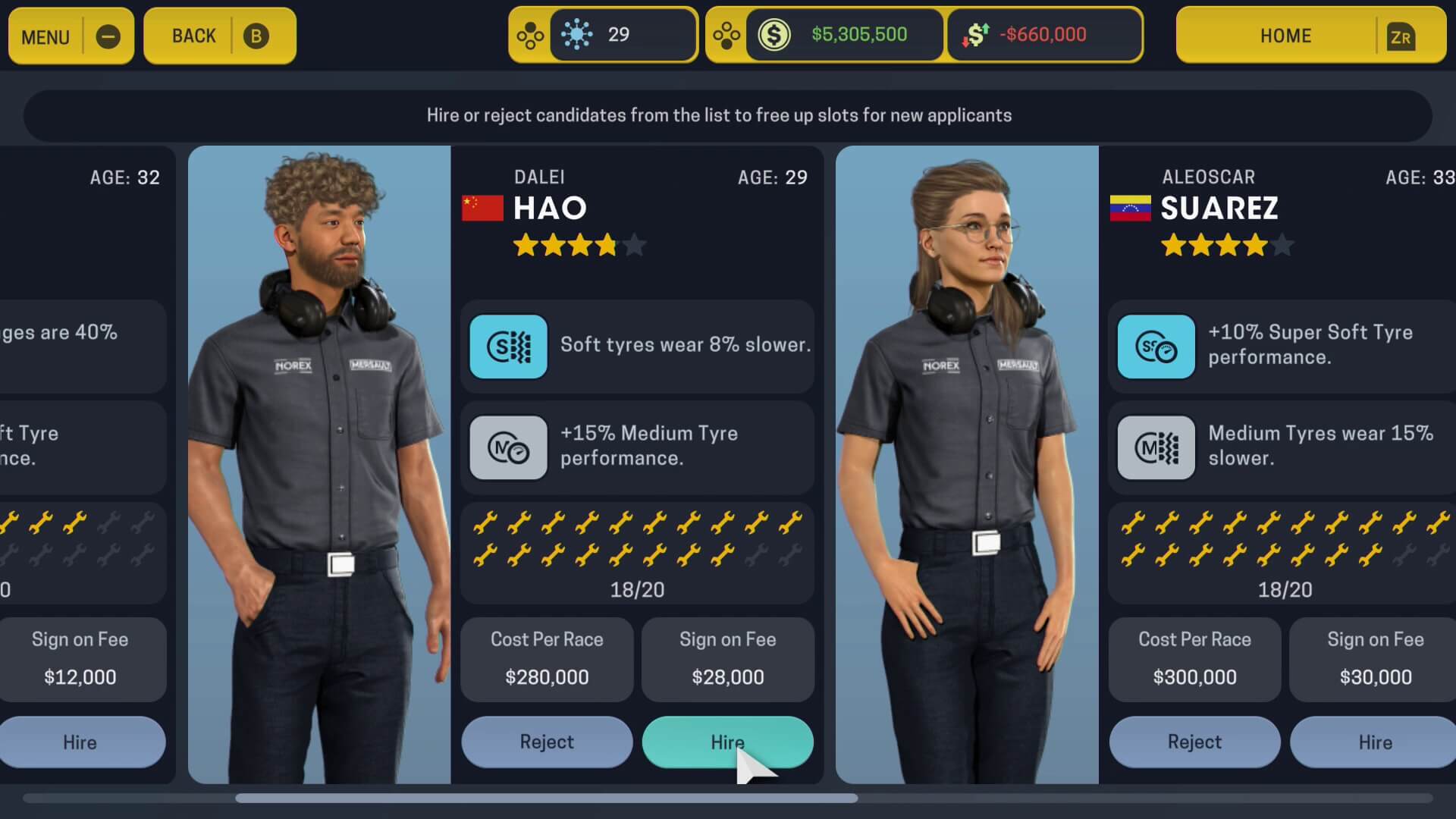
Task: Open the Menu button
Action: [71, 36]
